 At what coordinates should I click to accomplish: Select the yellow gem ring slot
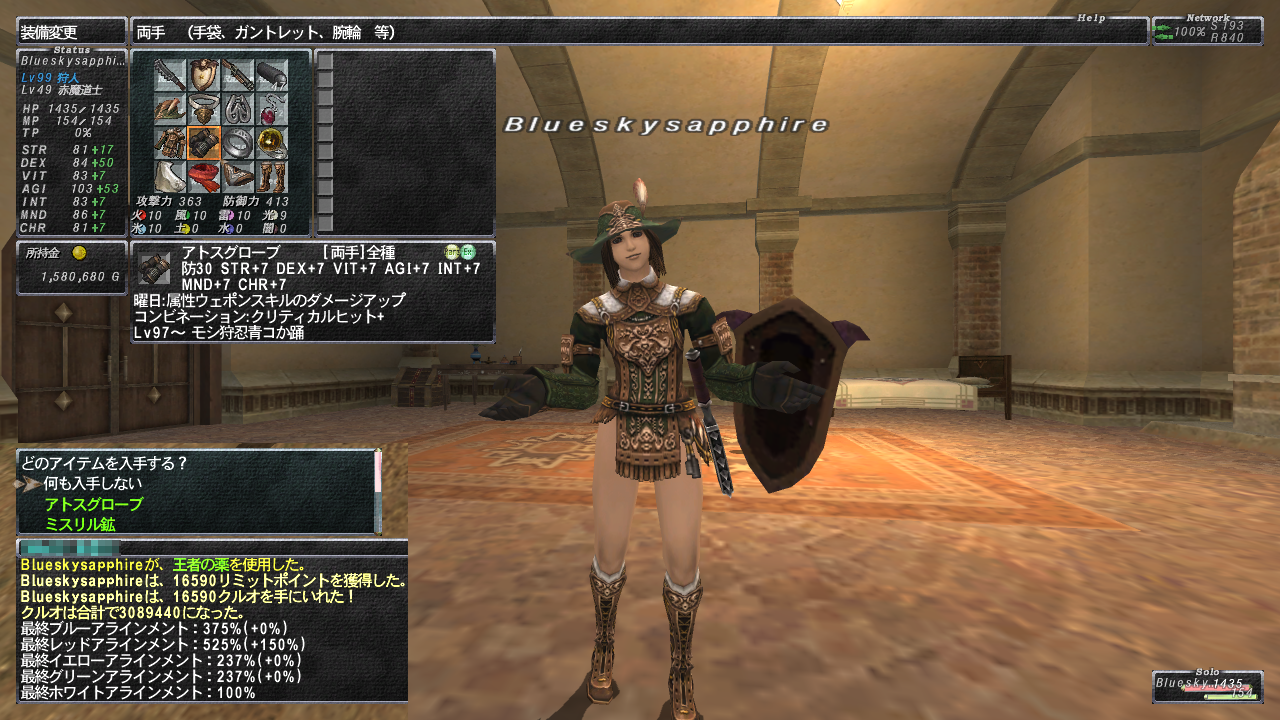tap(272, 143)
